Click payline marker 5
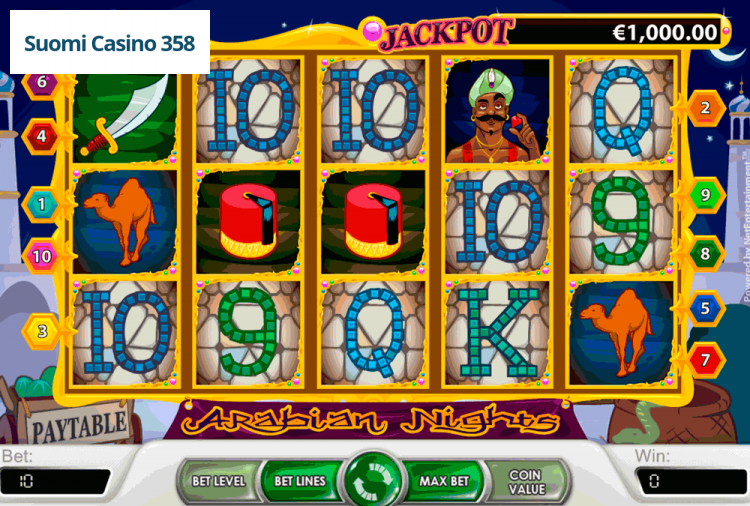 coord(706,308)
